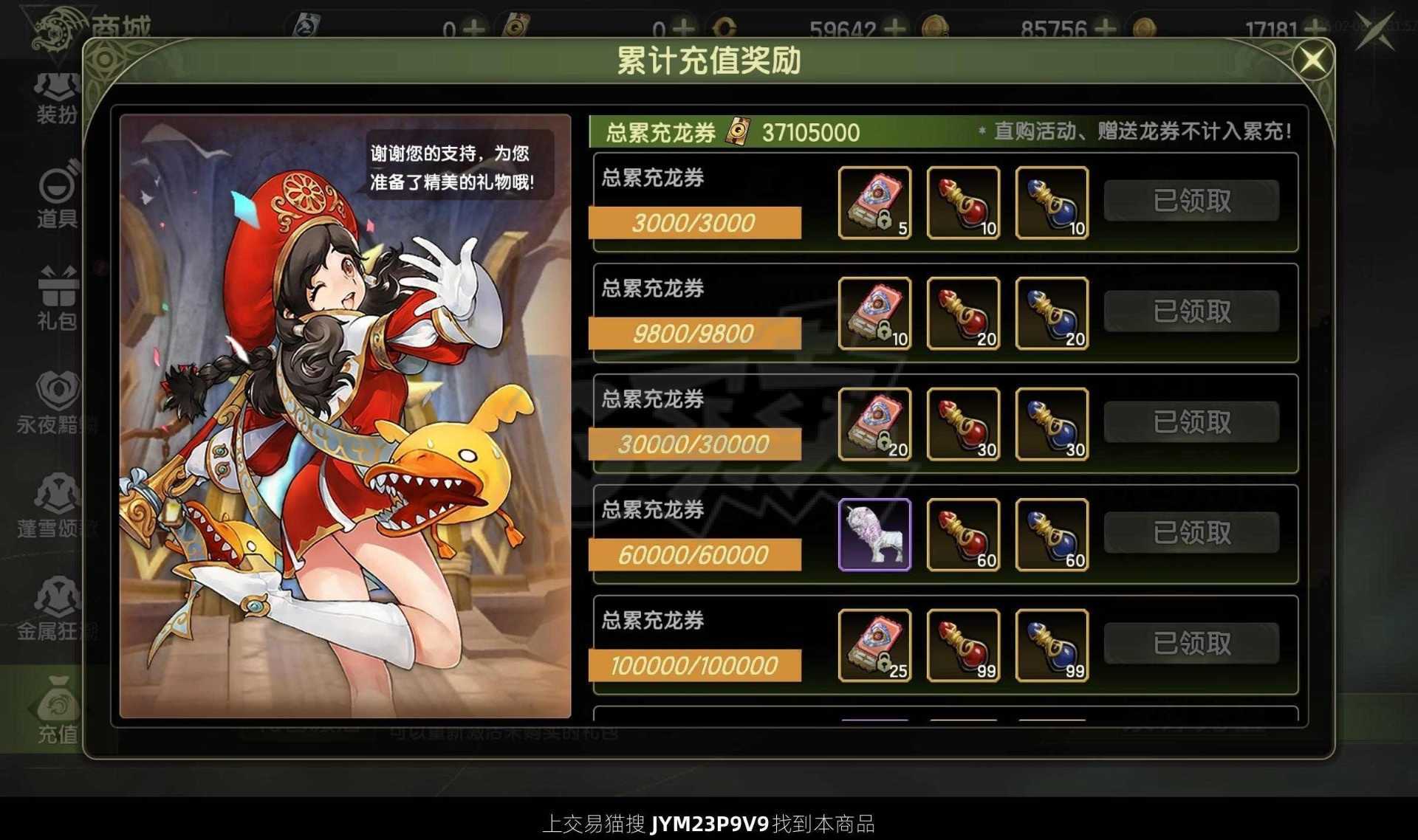The width and height of the screenshot is (1418, 840).
Task: Click the skill book x25 reward icon
Action: click(875, 644)
